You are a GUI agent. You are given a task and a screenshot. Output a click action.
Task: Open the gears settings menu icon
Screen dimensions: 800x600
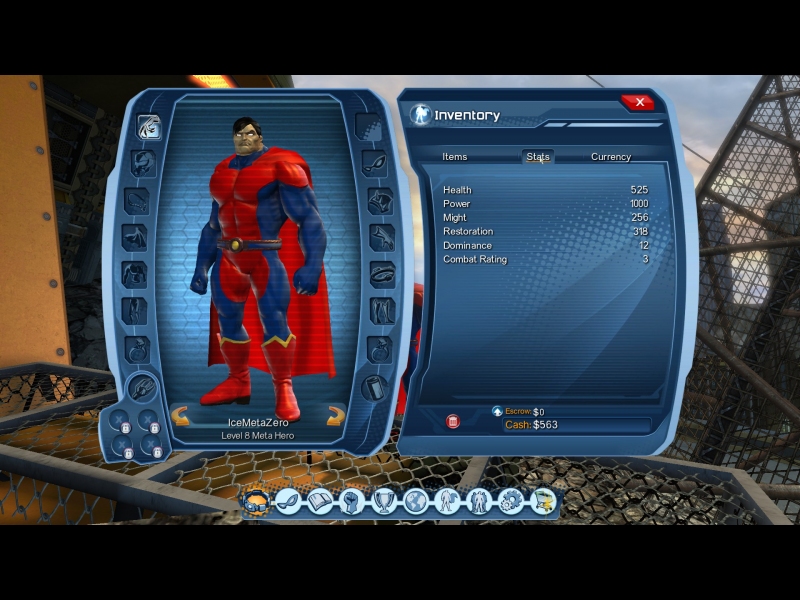coord(511,501)
